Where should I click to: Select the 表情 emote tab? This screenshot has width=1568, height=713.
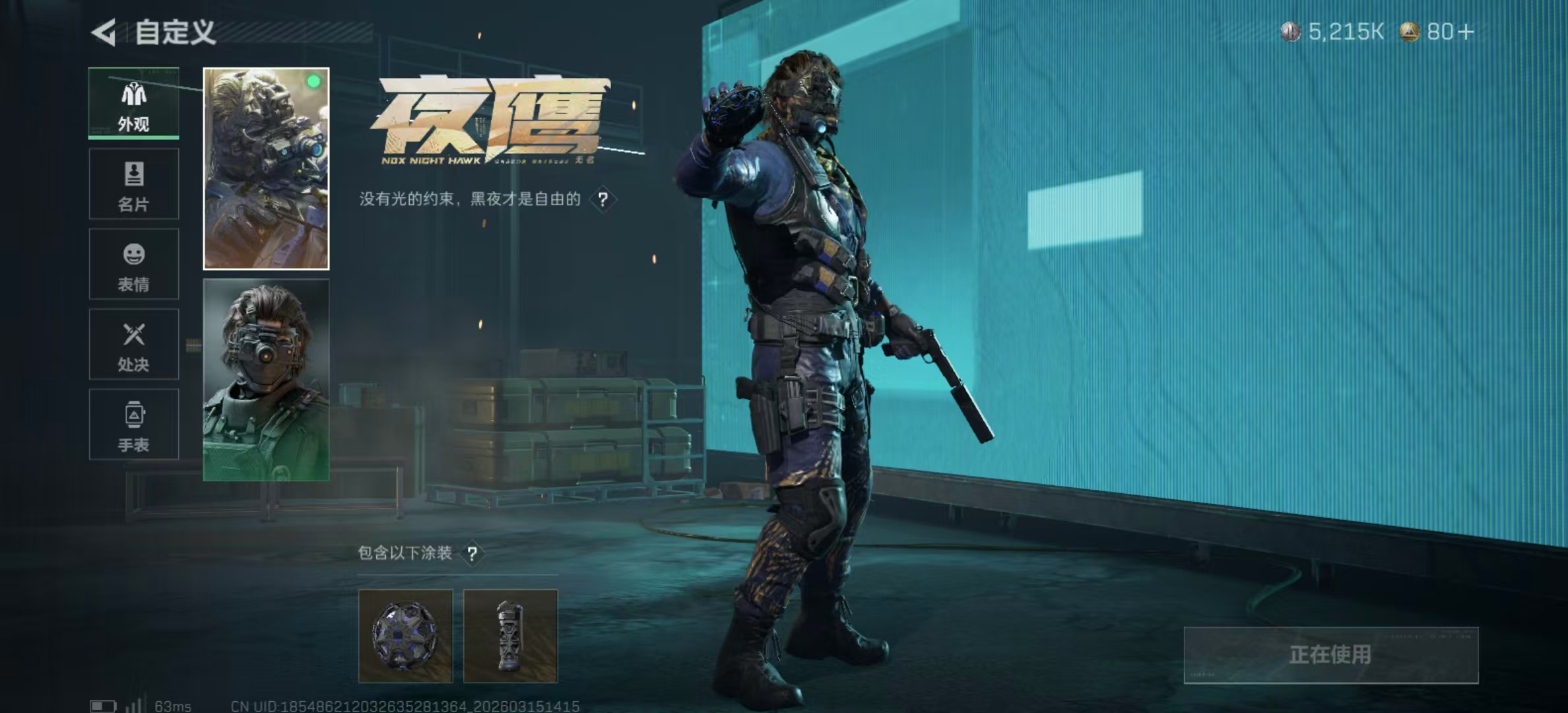134,264
